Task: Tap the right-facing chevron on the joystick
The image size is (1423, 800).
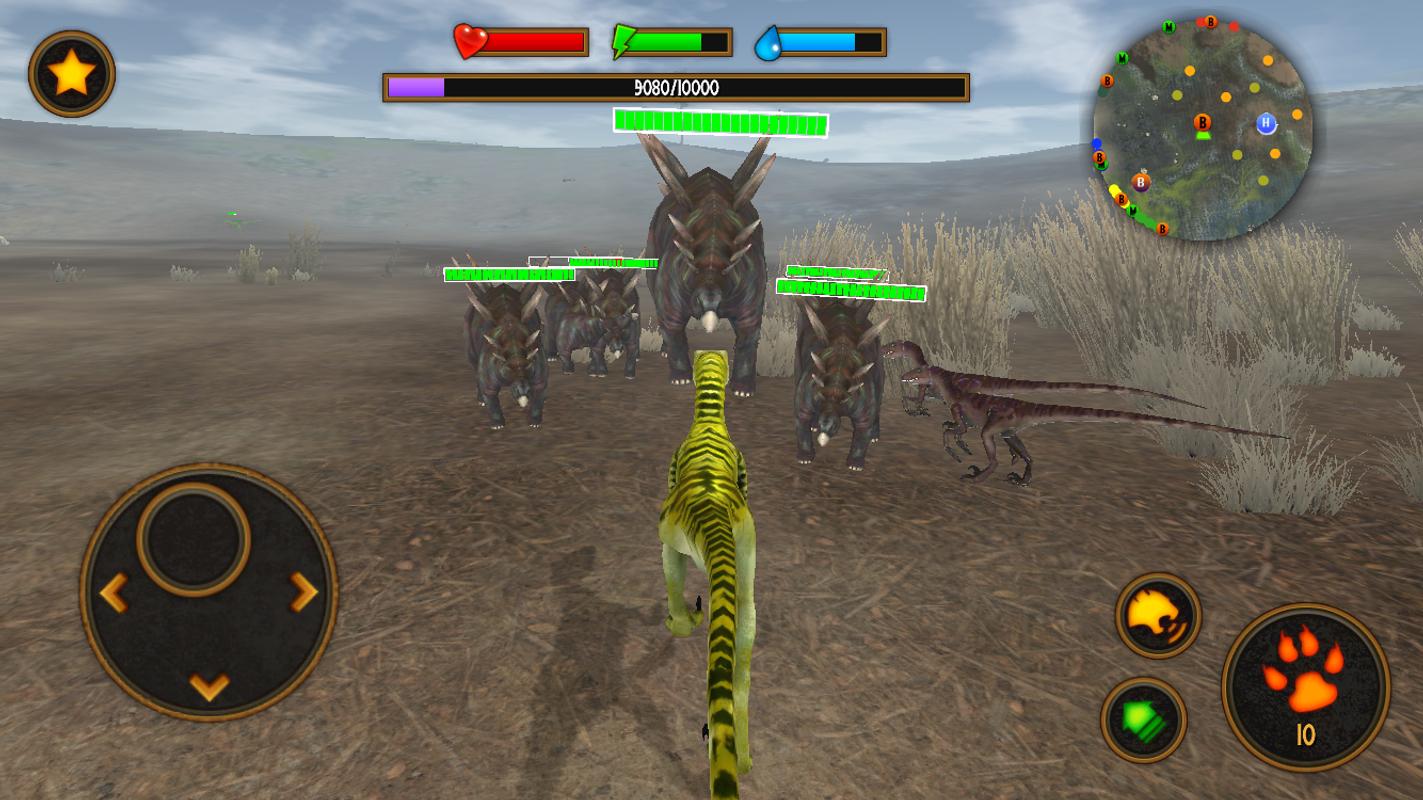Action: point(302,593)
